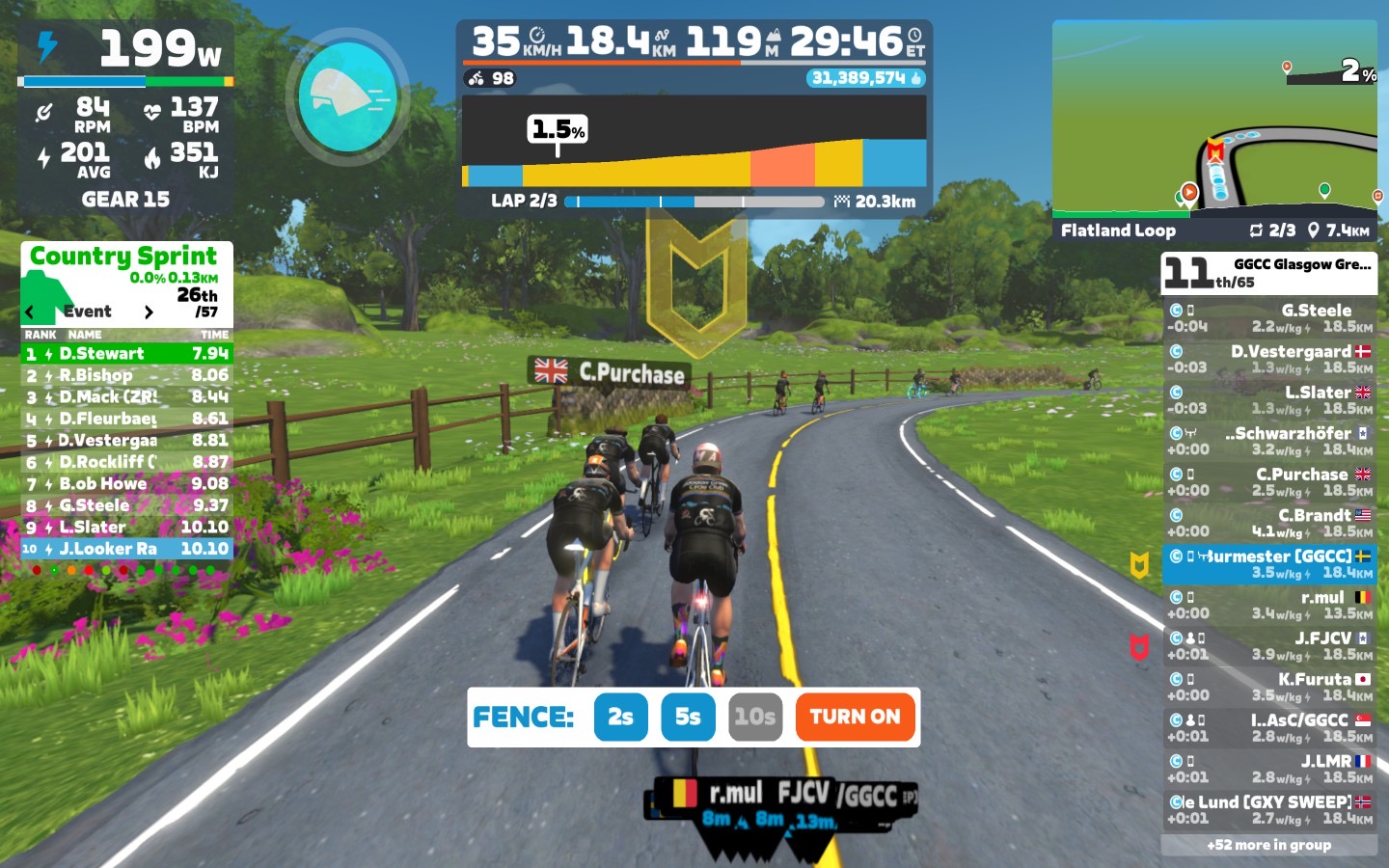The height and width of the screenshot is (868, 1389).
Task: Turn on the fence
Action: (855, 717)
